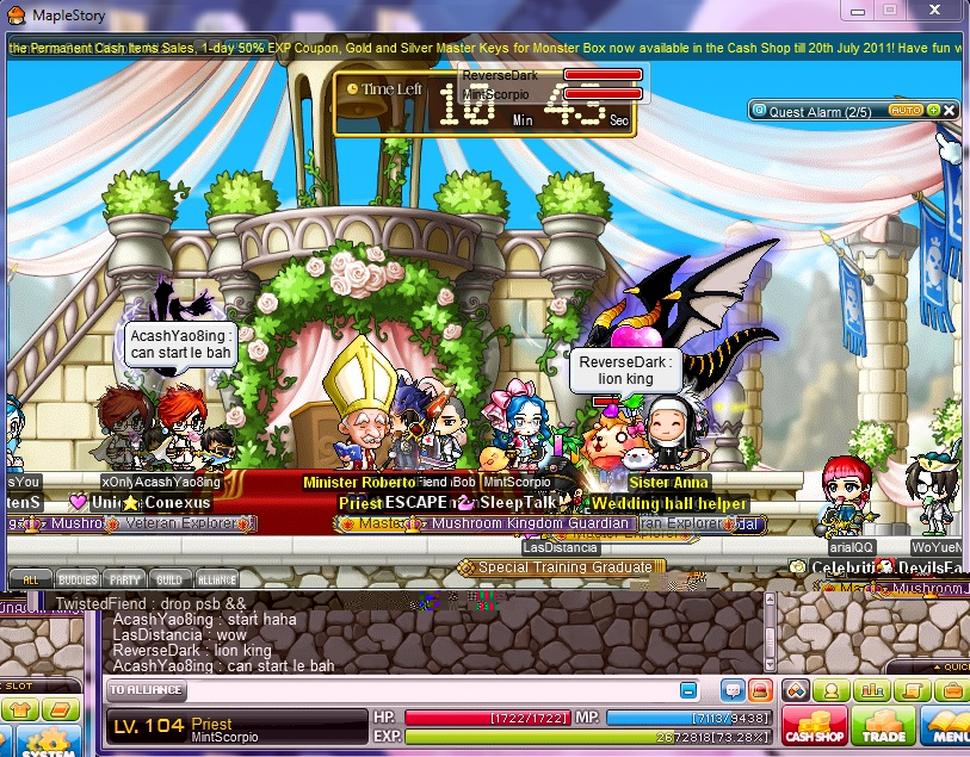
Task: Select the Party chat tab
Action: (125, 579)
